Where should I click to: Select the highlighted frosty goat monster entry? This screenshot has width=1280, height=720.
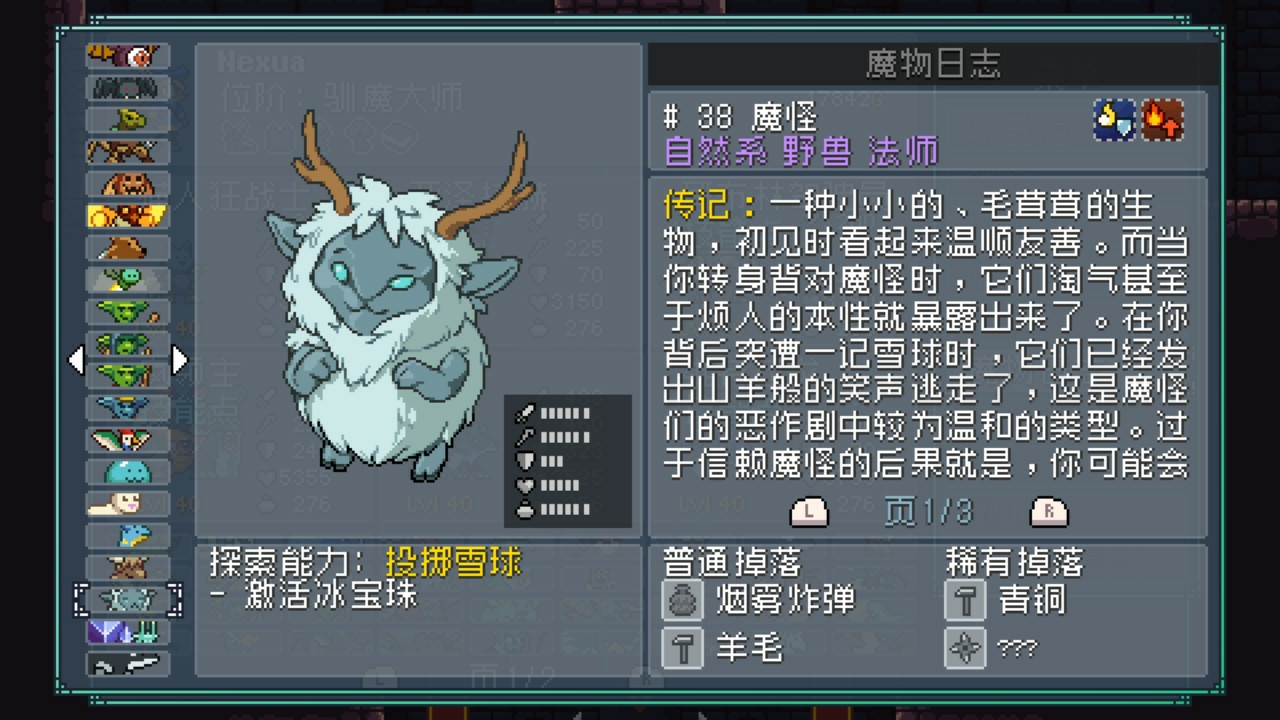(x=128, y=599)
